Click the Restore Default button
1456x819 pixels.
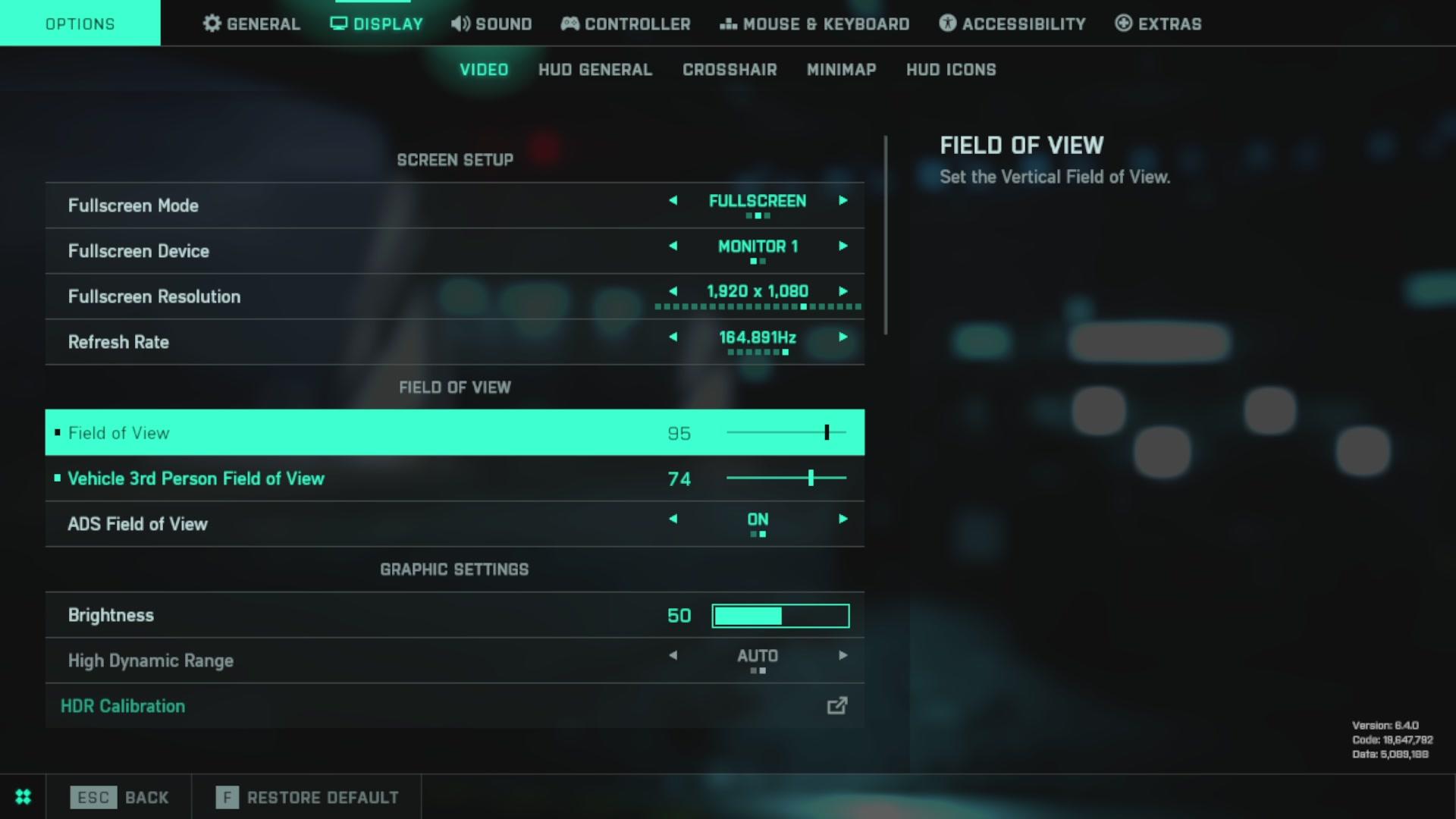(x=307, y=797)
